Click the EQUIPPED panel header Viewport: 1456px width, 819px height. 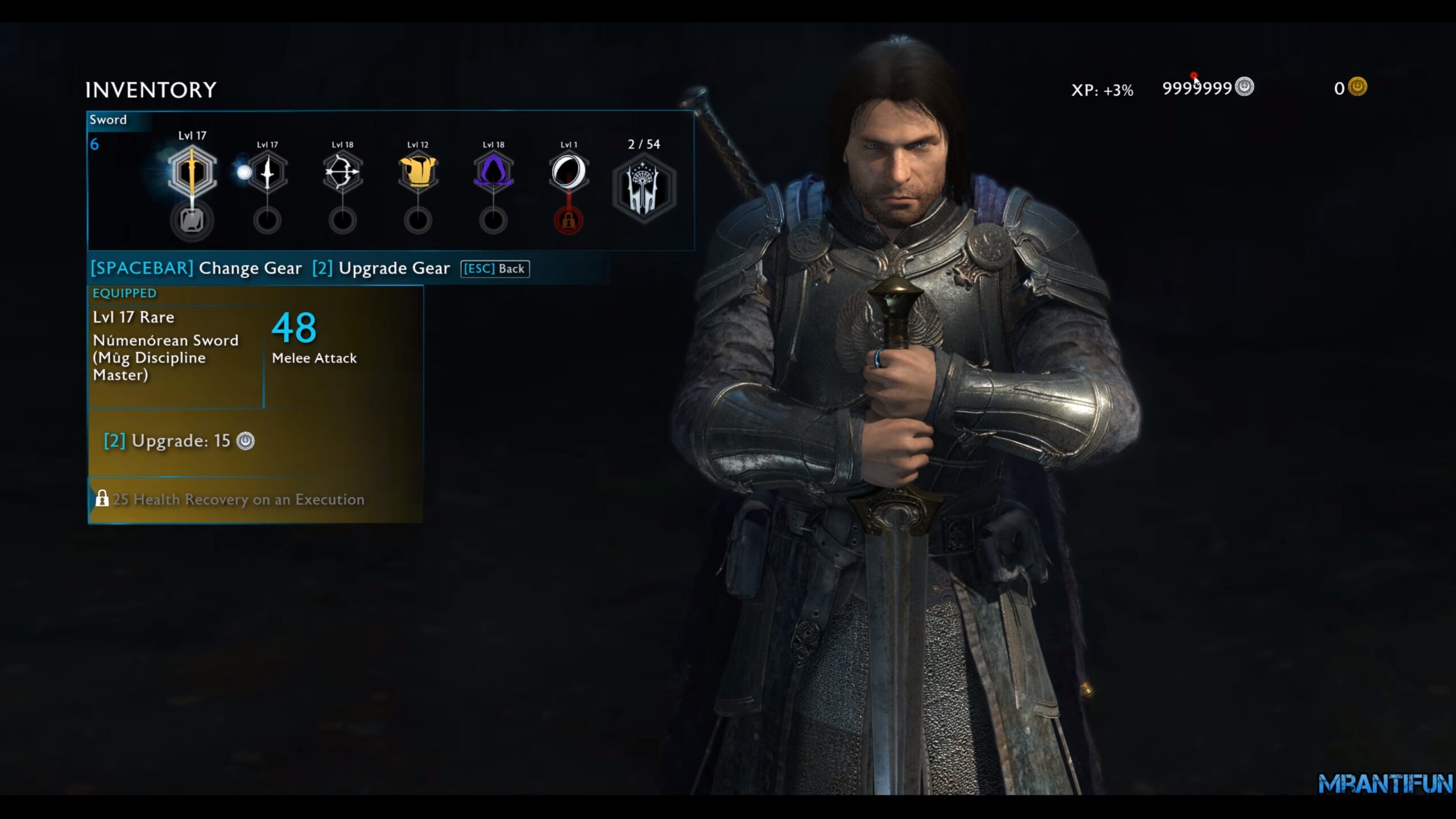tap(124, 293)
